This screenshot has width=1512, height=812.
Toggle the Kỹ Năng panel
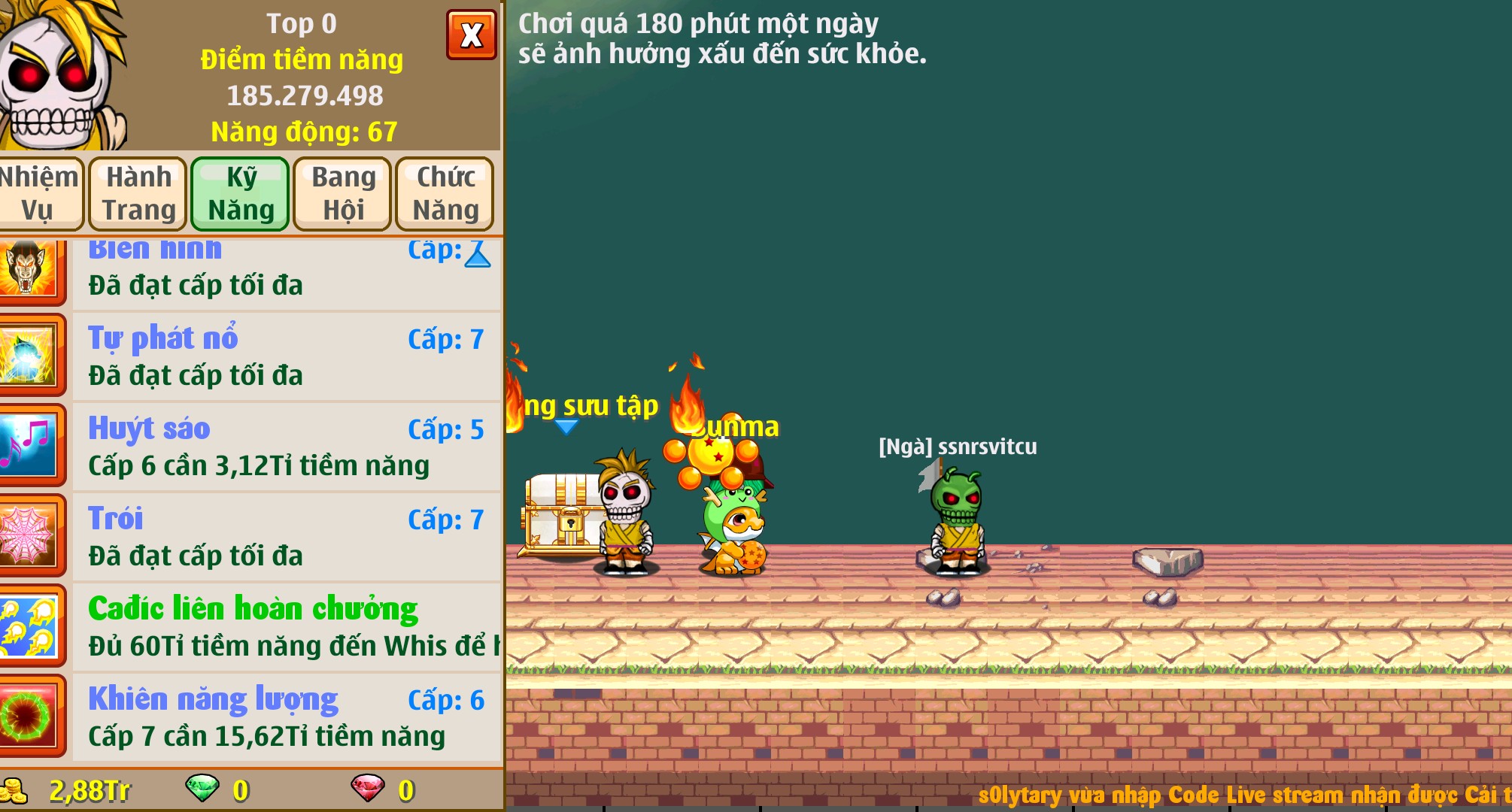[x=239, y=193]
